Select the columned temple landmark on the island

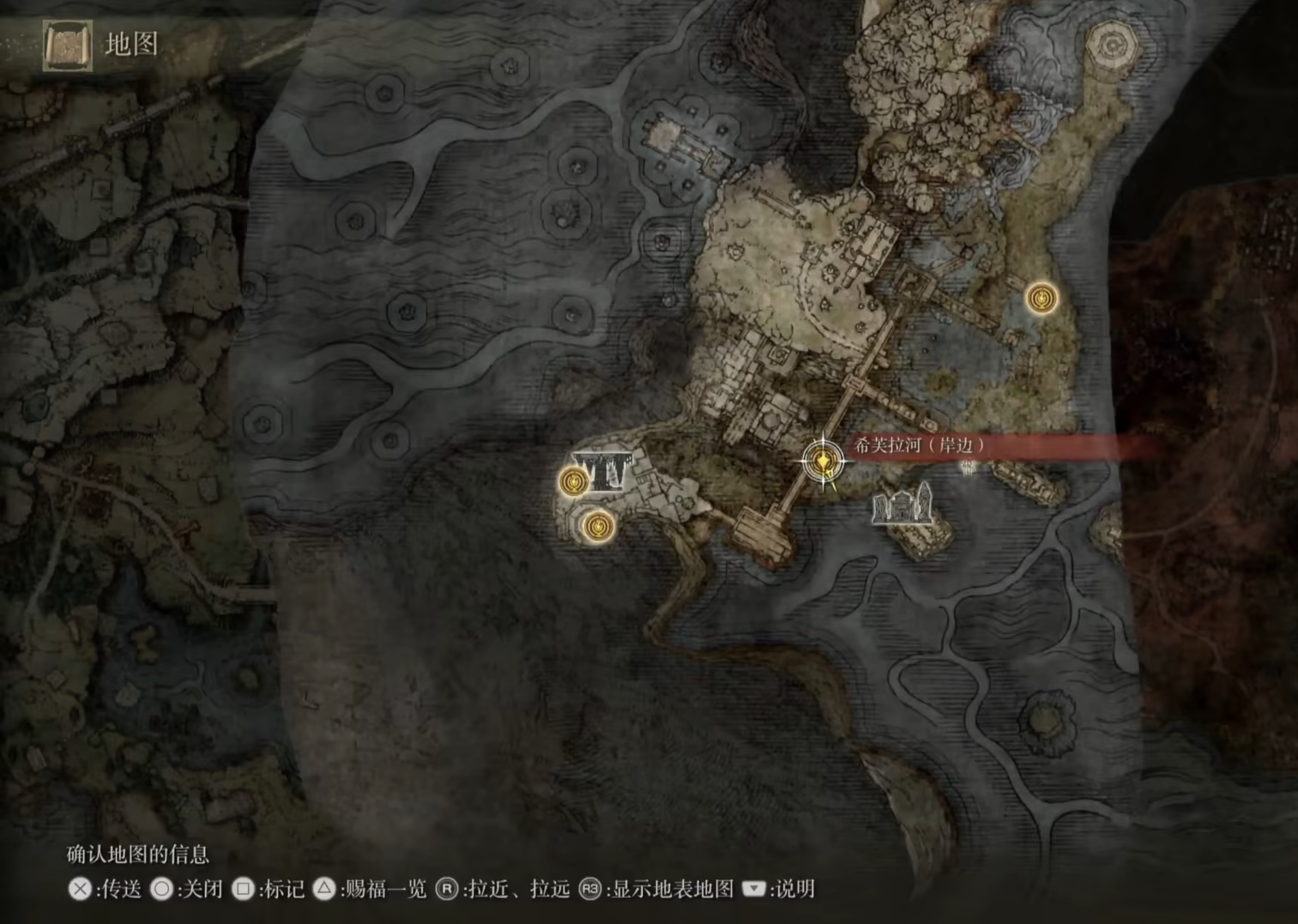(902, 504)
